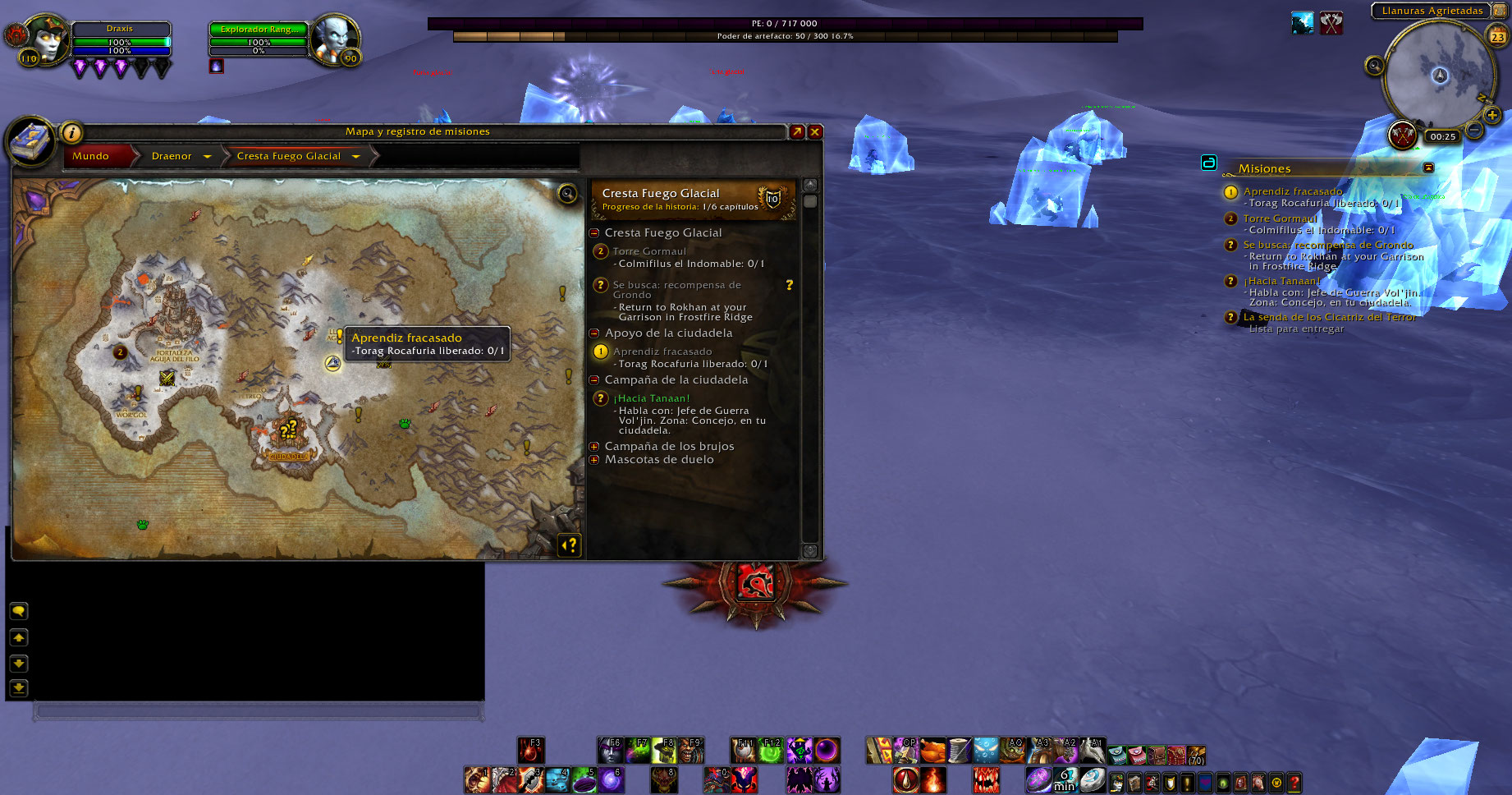Open the minimap
1512x795 pixels.
click(1439, 76)
